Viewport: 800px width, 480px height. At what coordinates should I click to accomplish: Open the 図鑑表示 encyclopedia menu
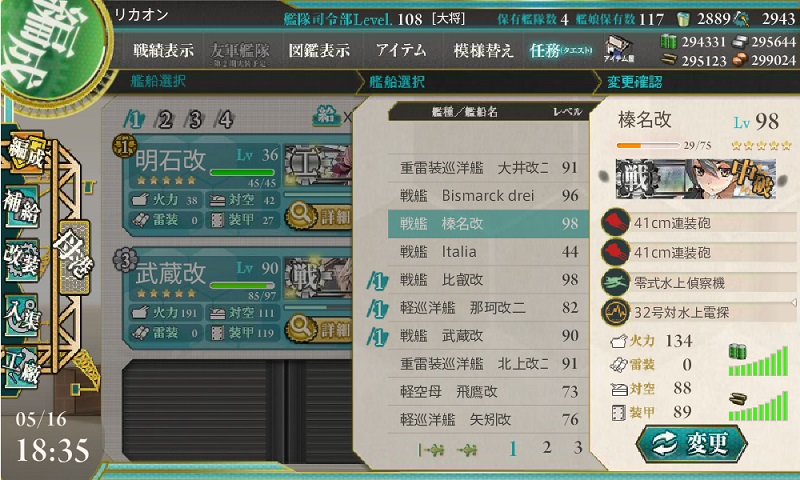(x=321, y=50)
